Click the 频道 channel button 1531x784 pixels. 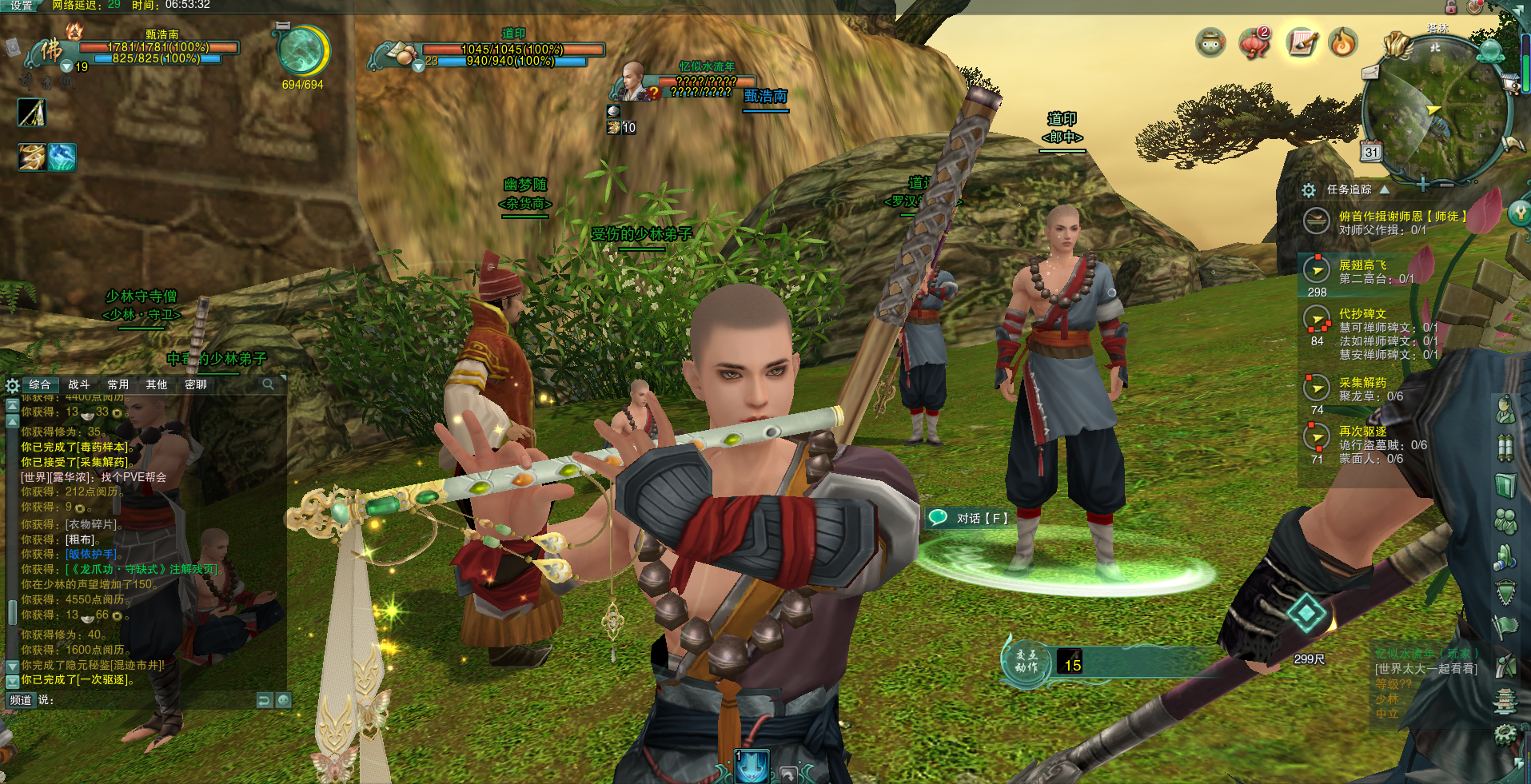click(x=20, y=700)
